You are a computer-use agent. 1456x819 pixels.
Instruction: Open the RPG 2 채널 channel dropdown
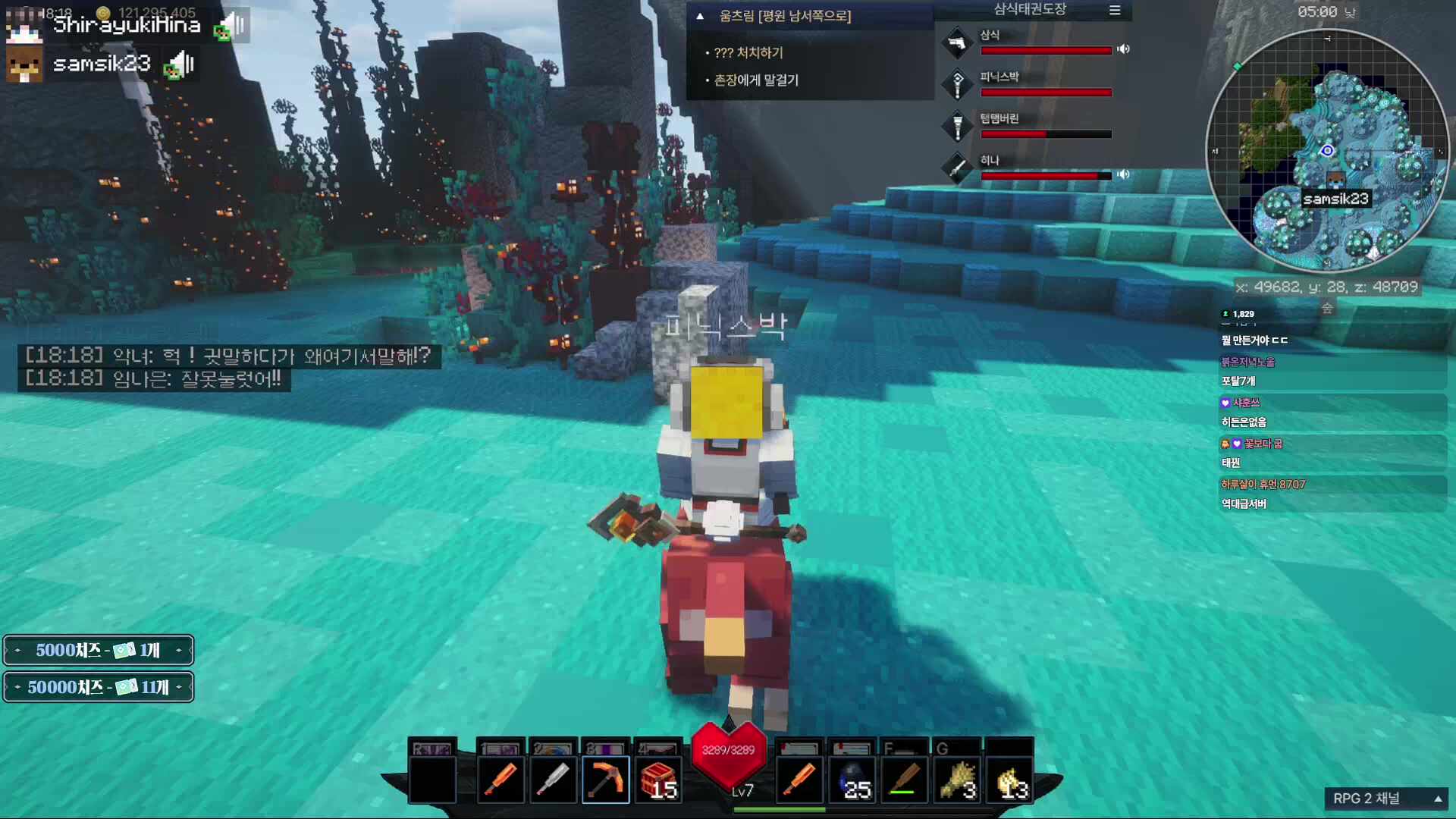1386,799
